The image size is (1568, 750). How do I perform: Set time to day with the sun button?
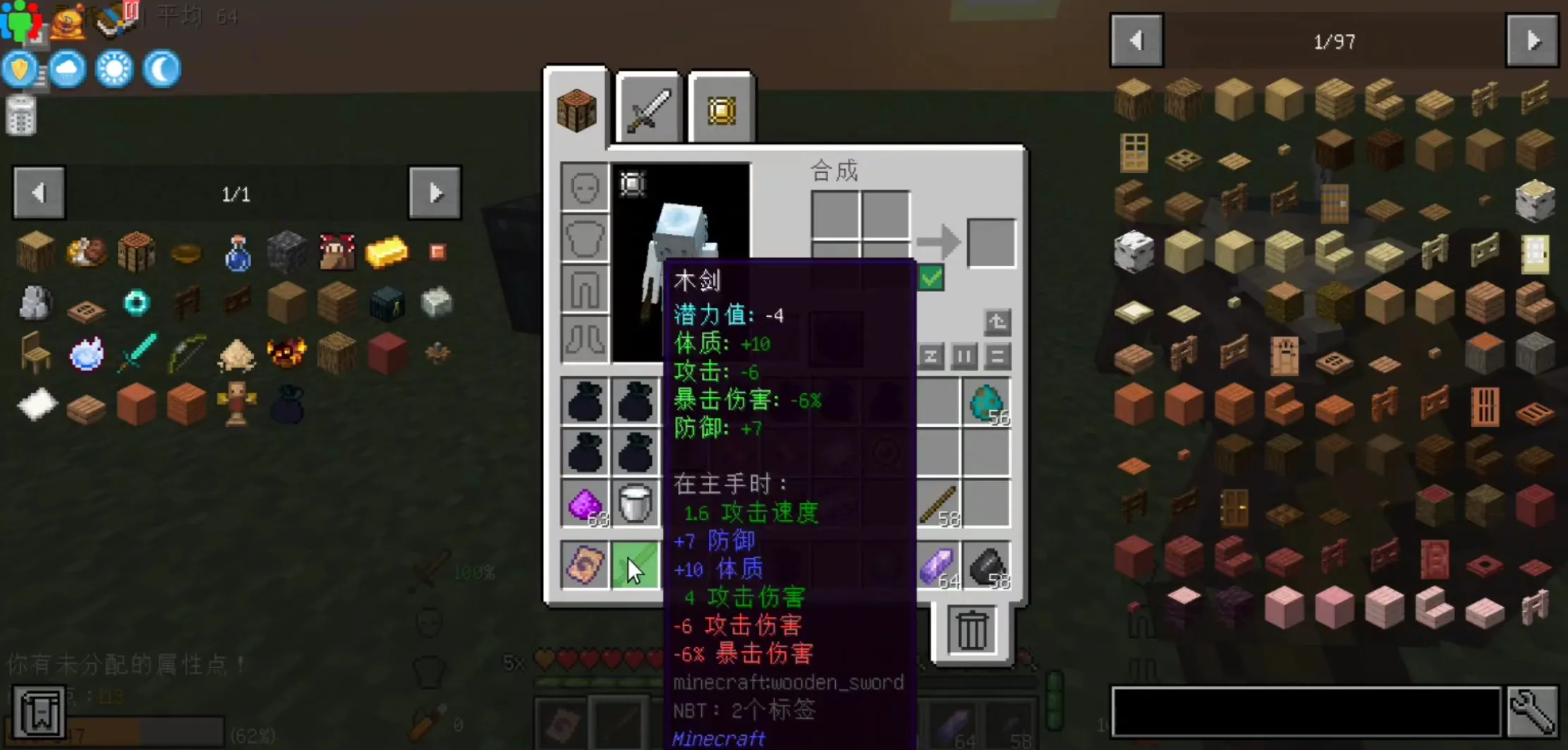coord(114,68)
